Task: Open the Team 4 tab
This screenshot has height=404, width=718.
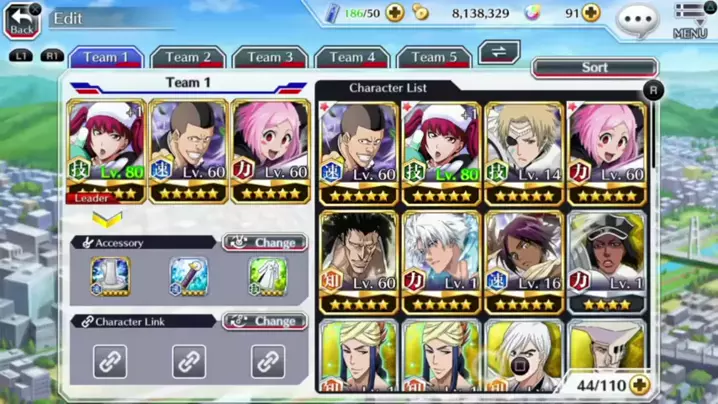Action: (352, 58)
